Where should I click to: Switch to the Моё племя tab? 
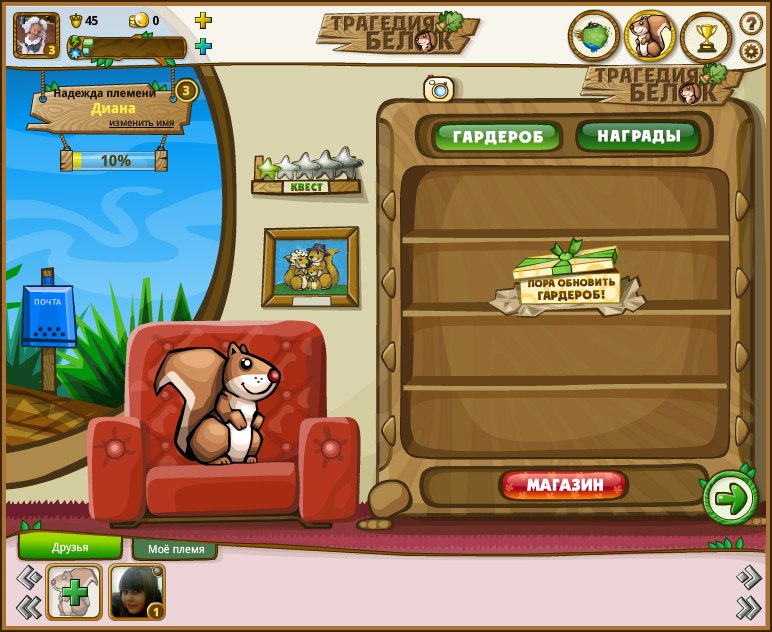point(175,549)
